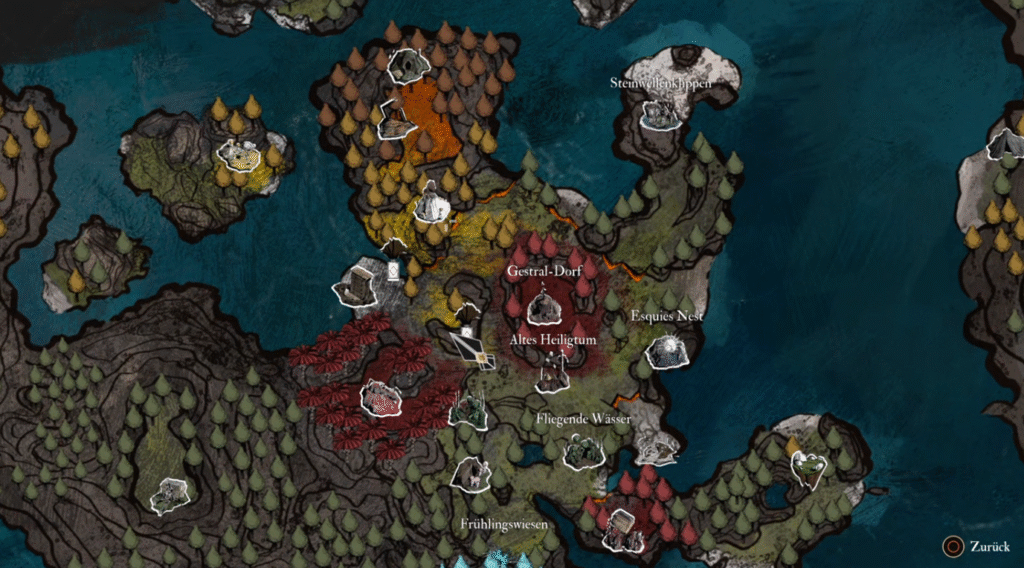
Task: Click the black flag player position marker
Action: coord(468,345)
